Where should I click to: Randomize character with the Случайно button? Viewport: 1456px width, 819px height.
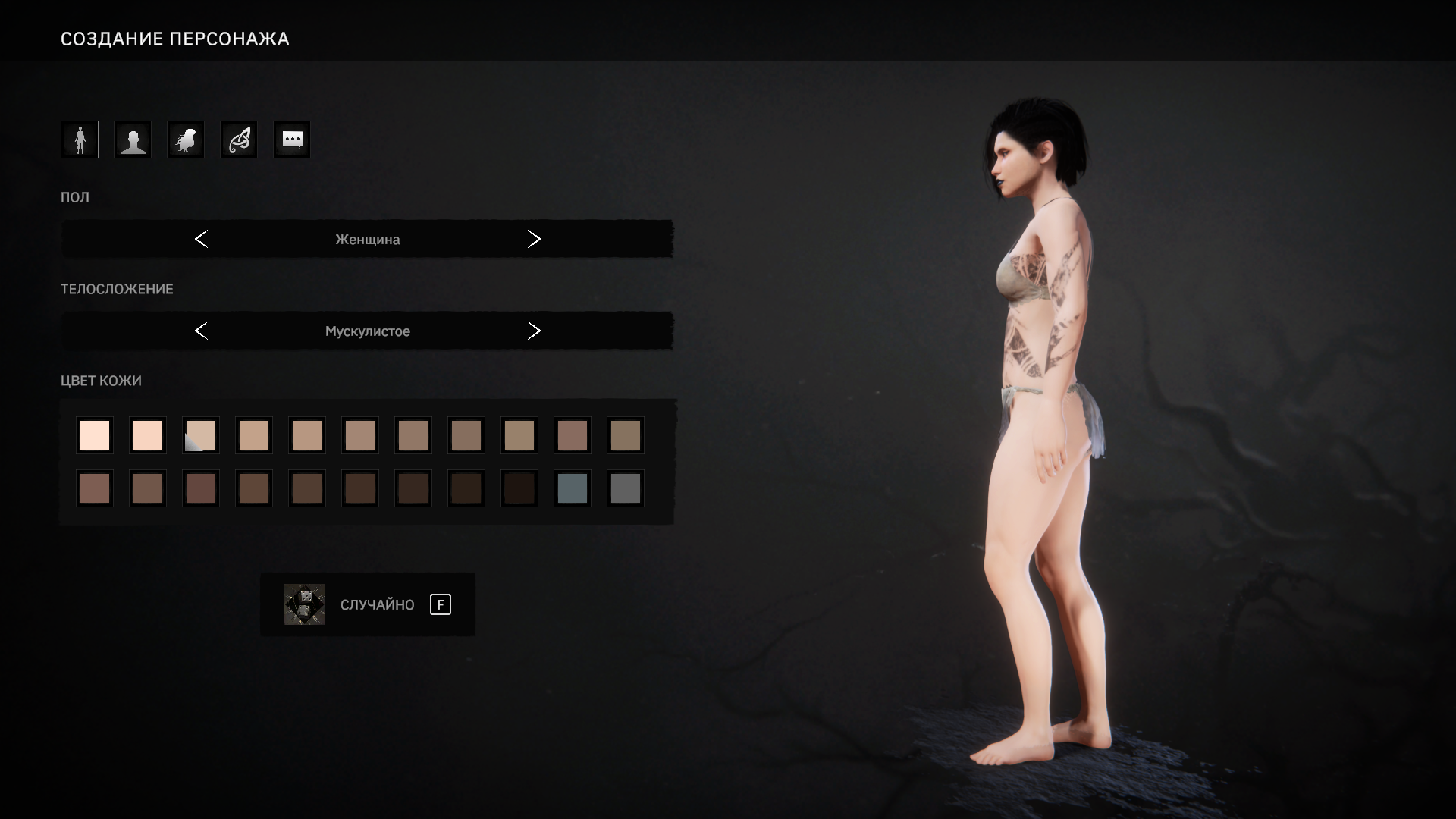click(368, 604)
